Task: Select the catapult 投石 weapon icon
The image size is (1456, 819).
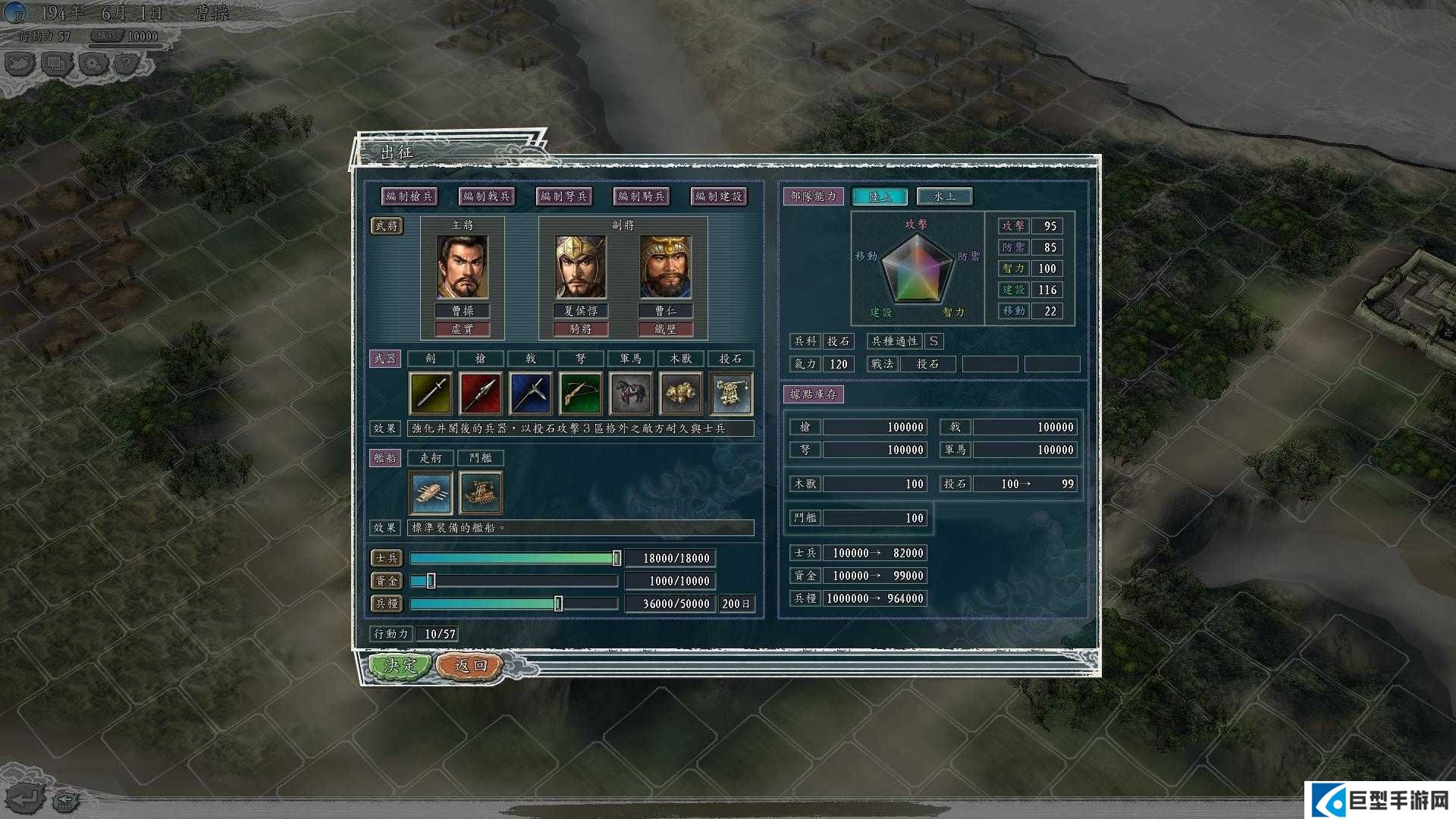Action: point(731,394)
